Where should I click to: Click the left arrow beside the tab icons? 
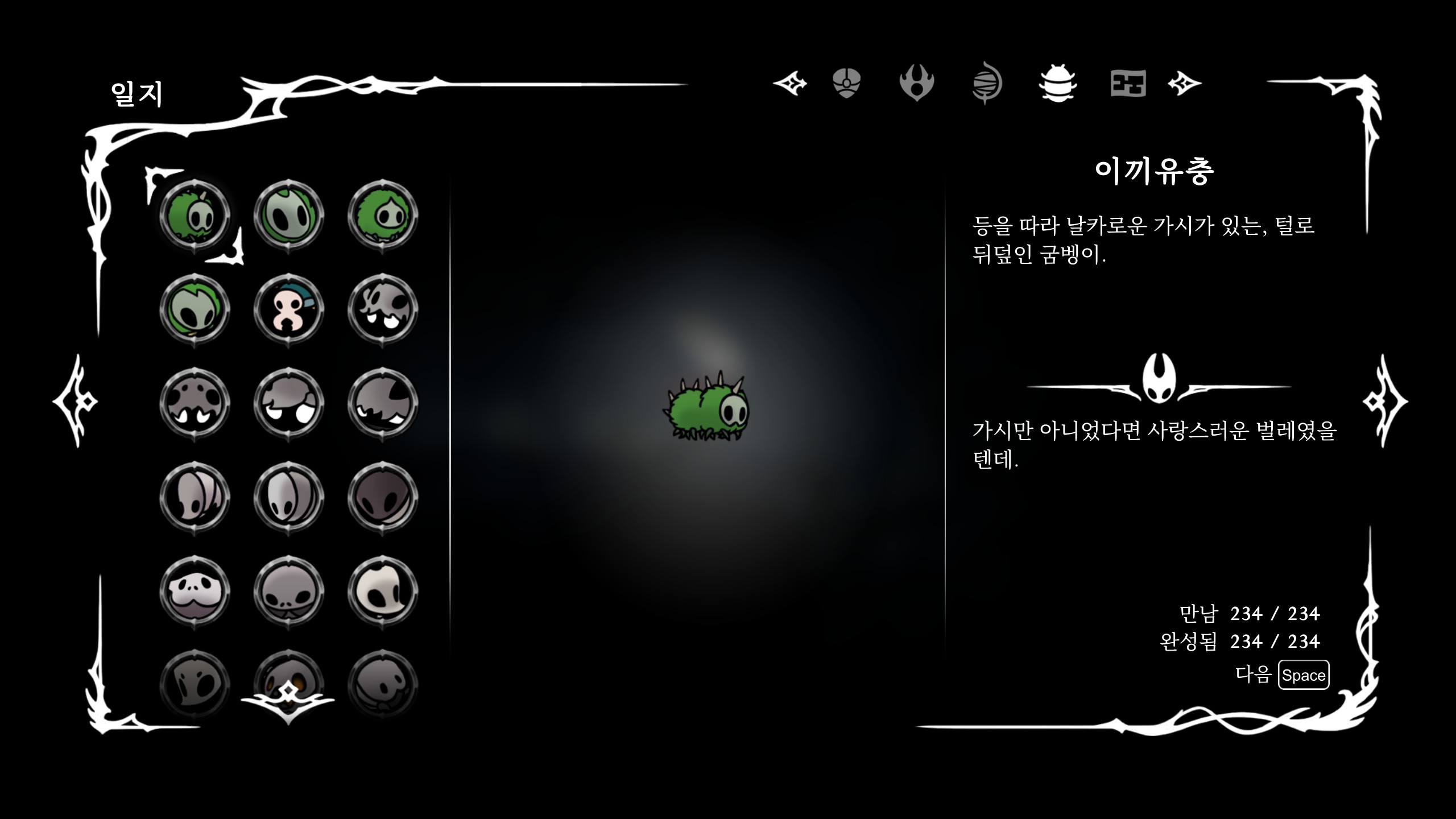[x=791, y=84]
